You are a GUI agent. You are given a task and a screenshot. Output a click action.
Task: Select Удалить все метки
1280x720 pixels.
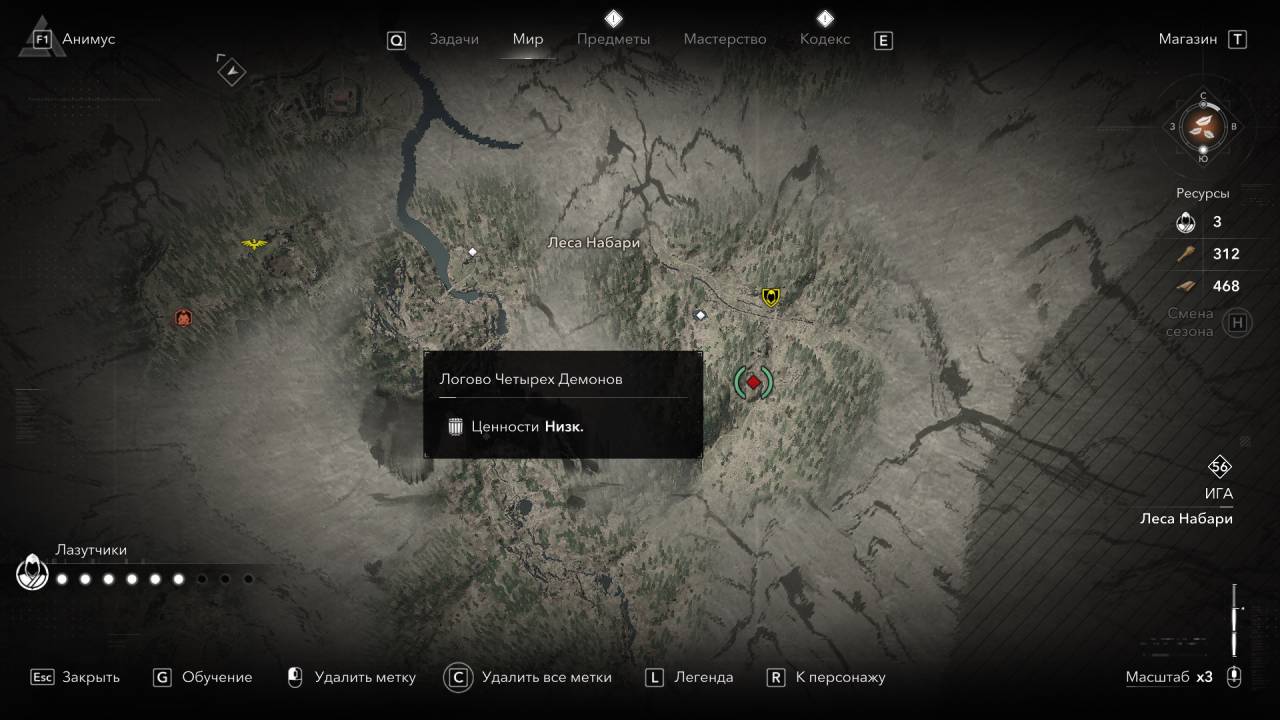tap(530, 677)
